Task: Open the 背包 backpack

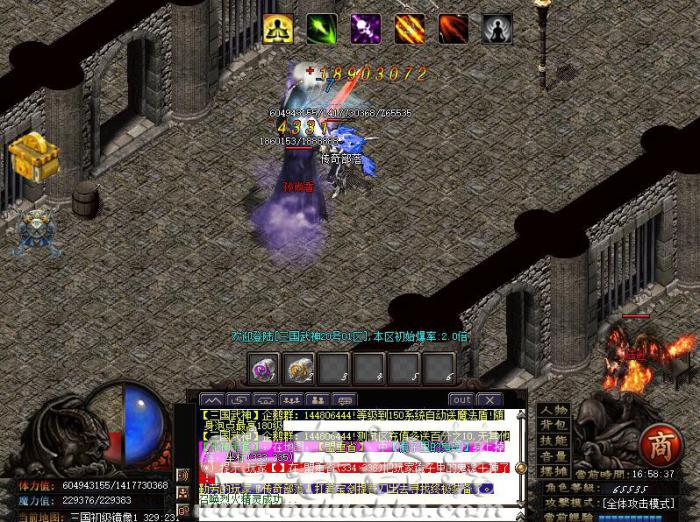Action: (x=553, y=425)
